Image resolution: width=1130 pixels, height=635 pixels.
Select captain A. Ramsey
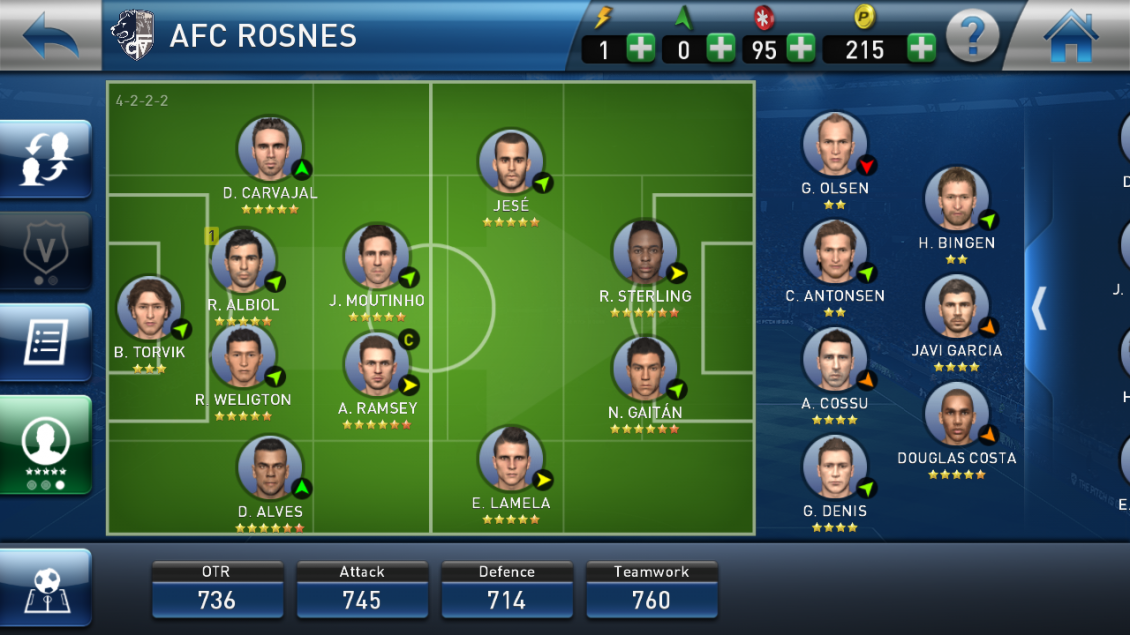377,365
